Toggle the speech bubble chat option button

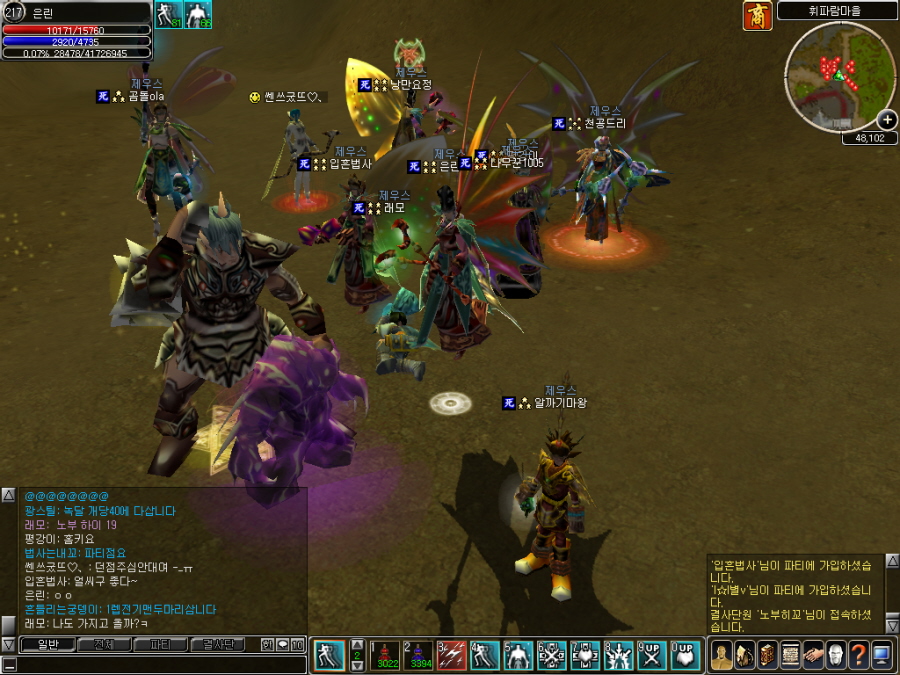point(283,645)
